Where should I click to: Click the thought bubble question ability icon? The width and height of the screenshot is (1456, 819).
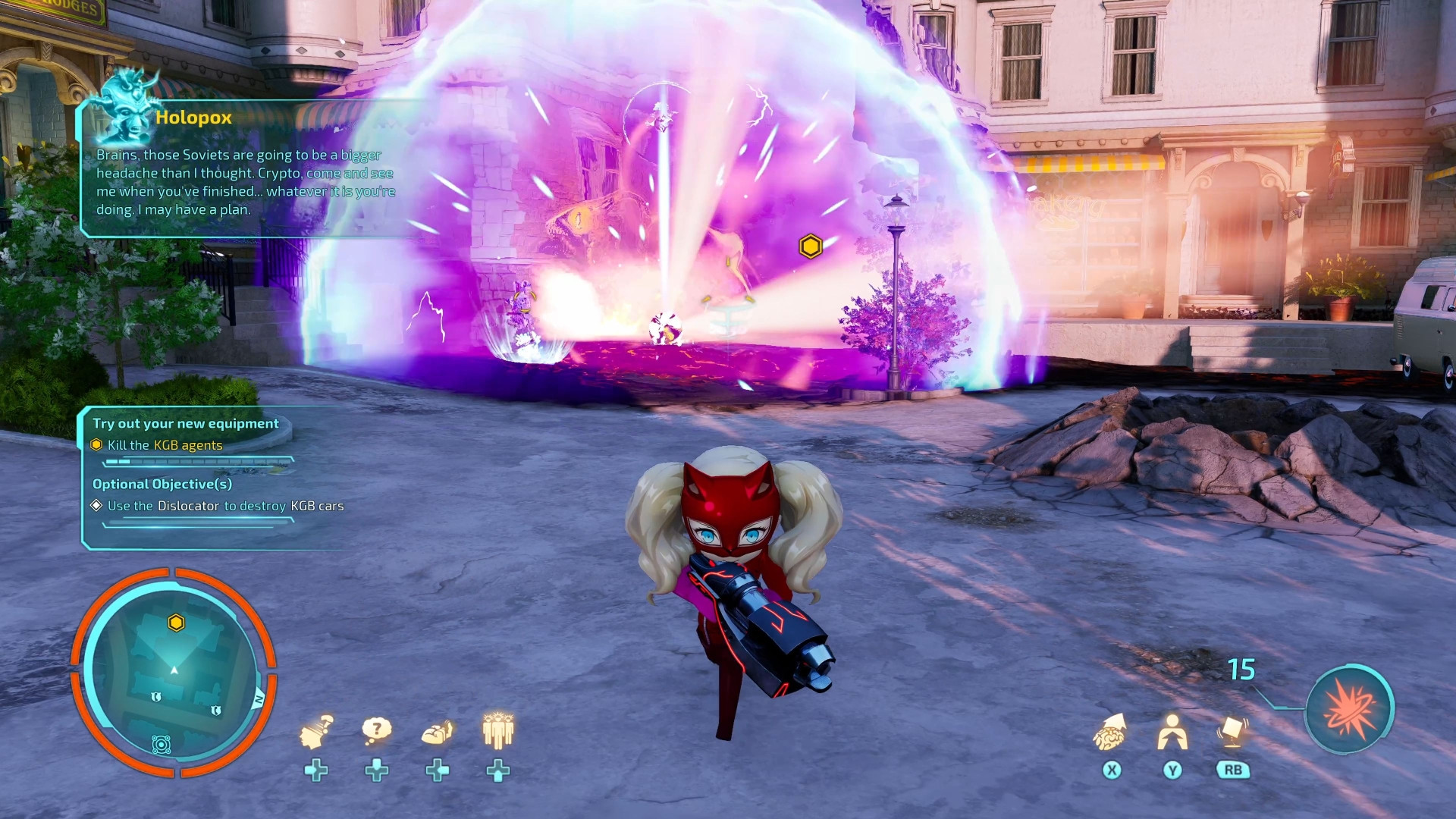coord(377,726)
